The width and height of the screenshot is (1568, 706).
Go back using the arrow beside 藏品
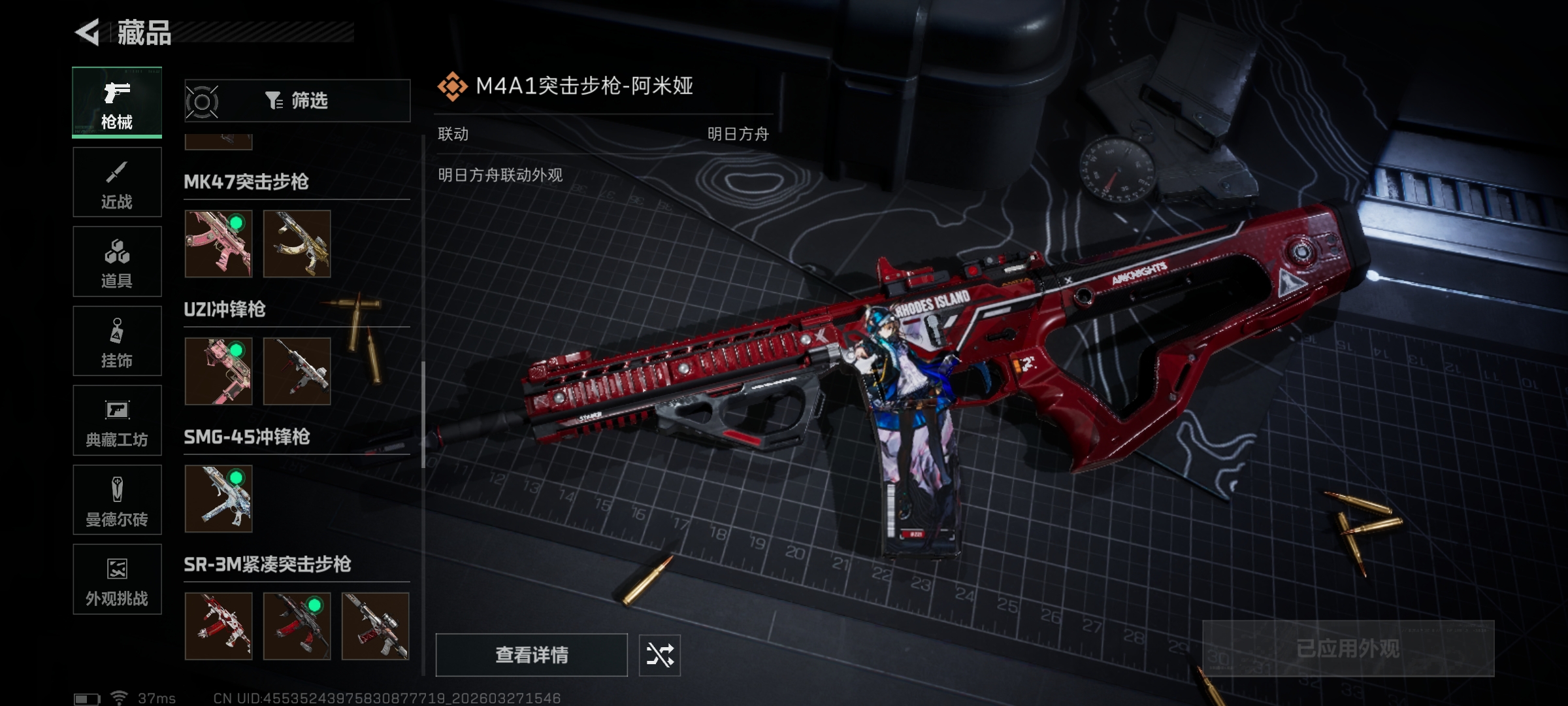coord(88,32)
